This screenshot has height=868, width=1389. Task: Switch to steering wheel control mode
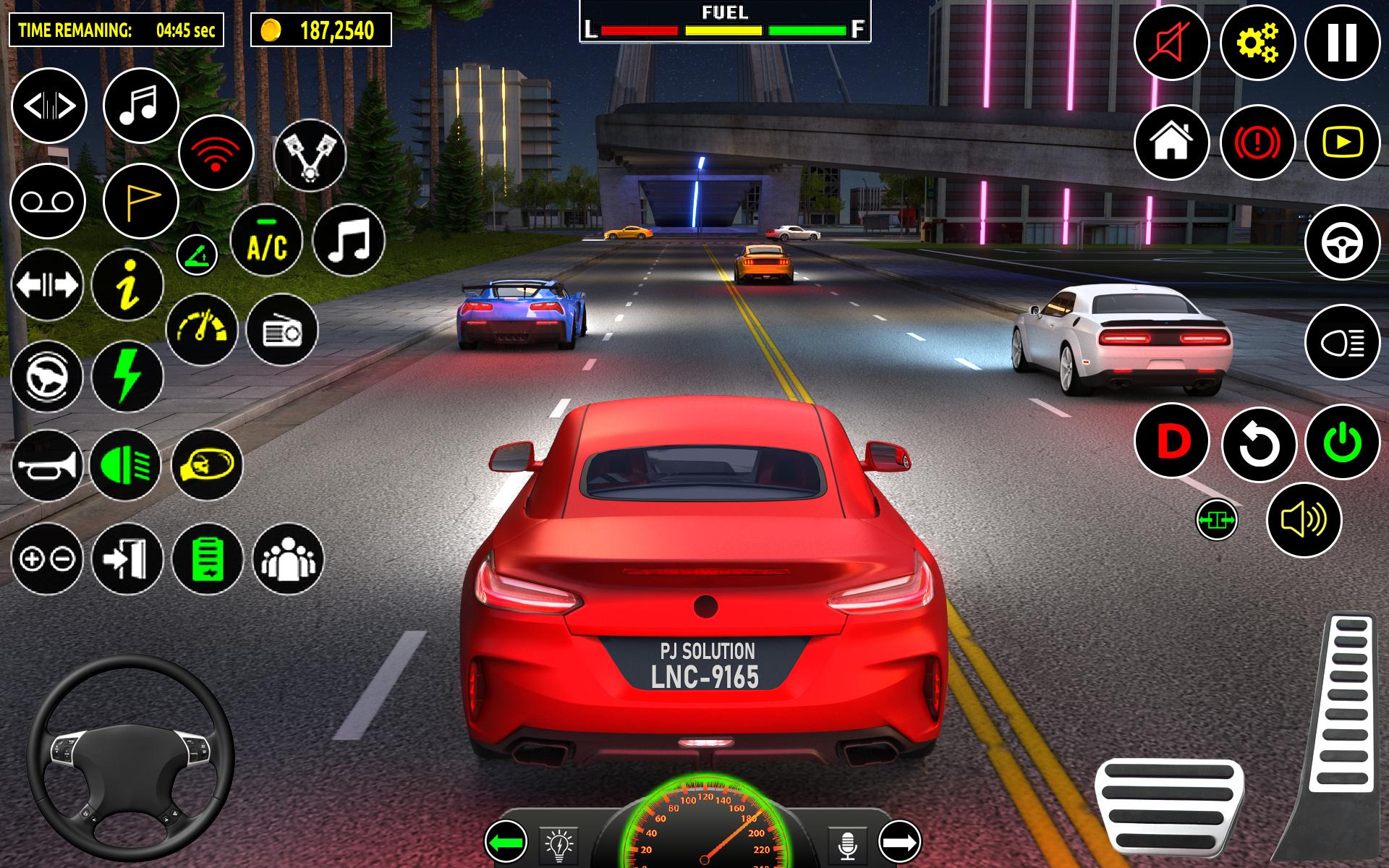coord(1342,243)
